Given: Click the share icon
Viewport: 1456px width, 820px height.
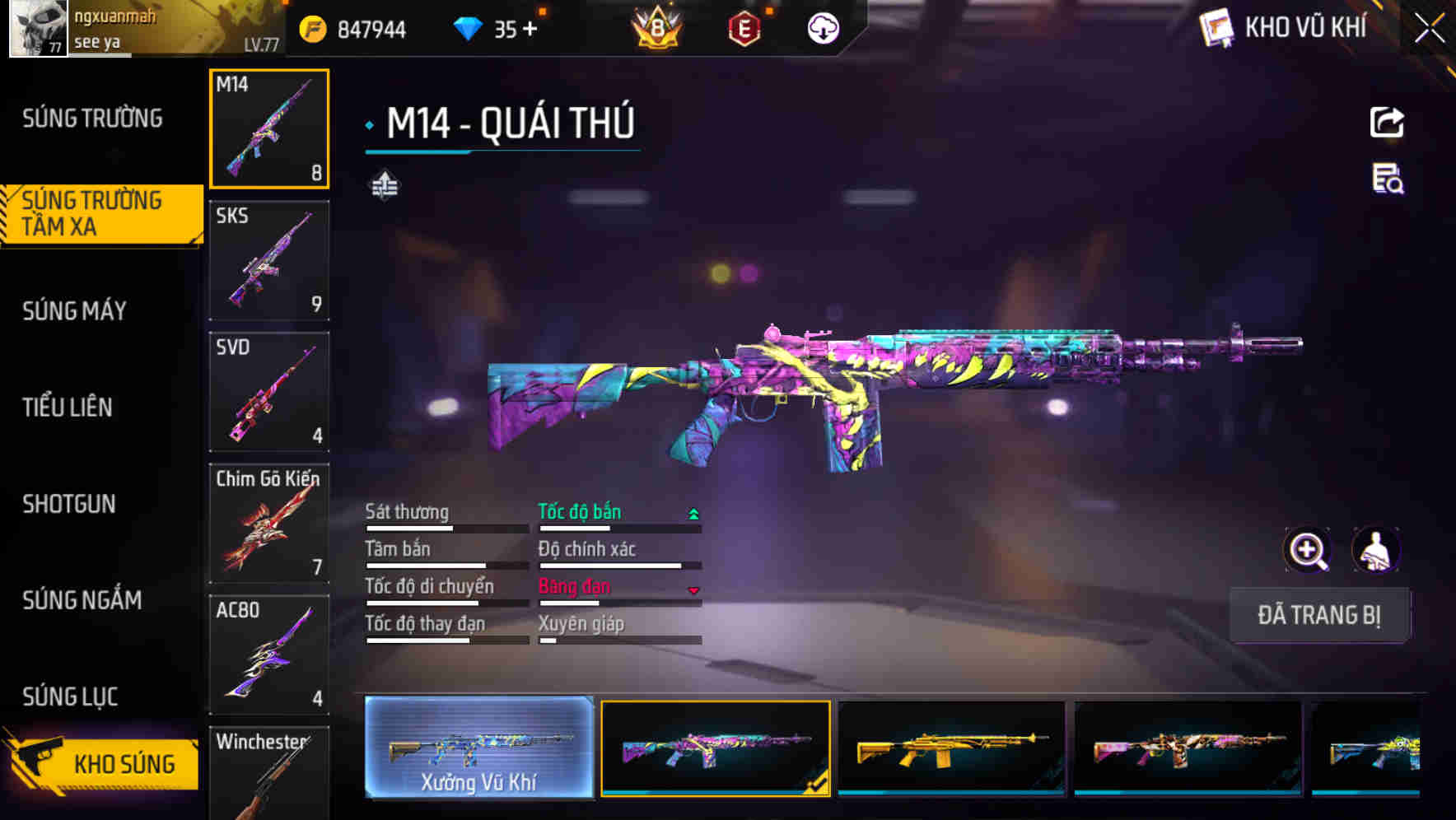Looking at the screenshot, I should tap(1387, 123).
